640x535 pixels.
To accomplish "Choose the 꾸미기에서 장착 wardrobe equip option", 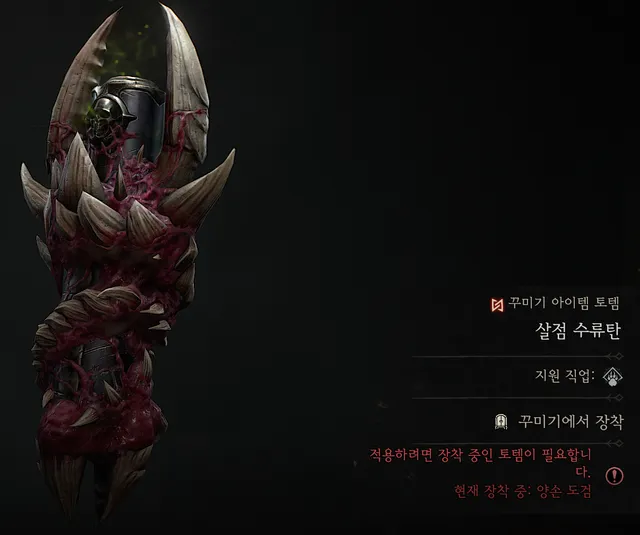I will click(556, 422).
